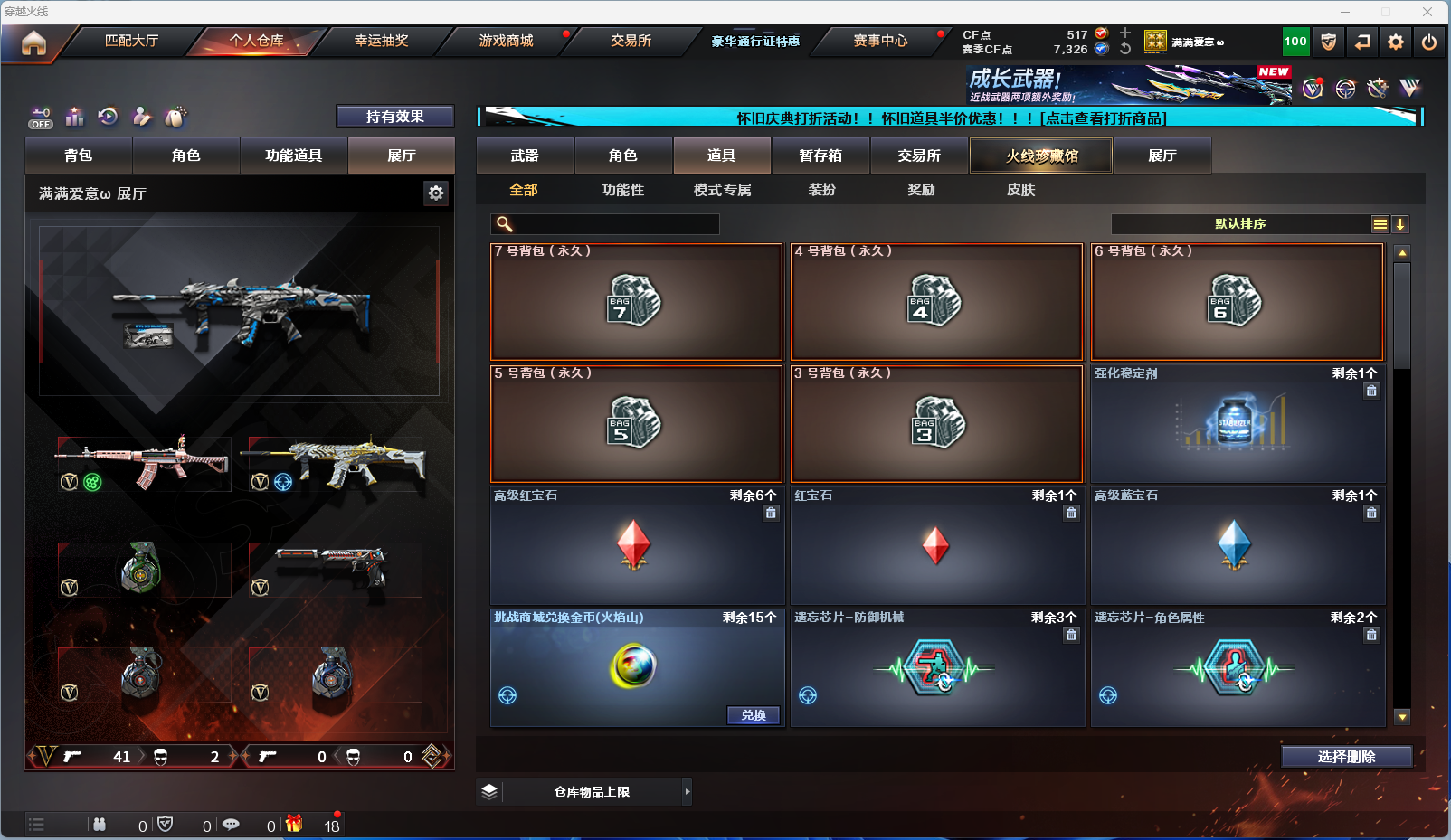Switch to the 功能道具 tab

tap(293, 156)
